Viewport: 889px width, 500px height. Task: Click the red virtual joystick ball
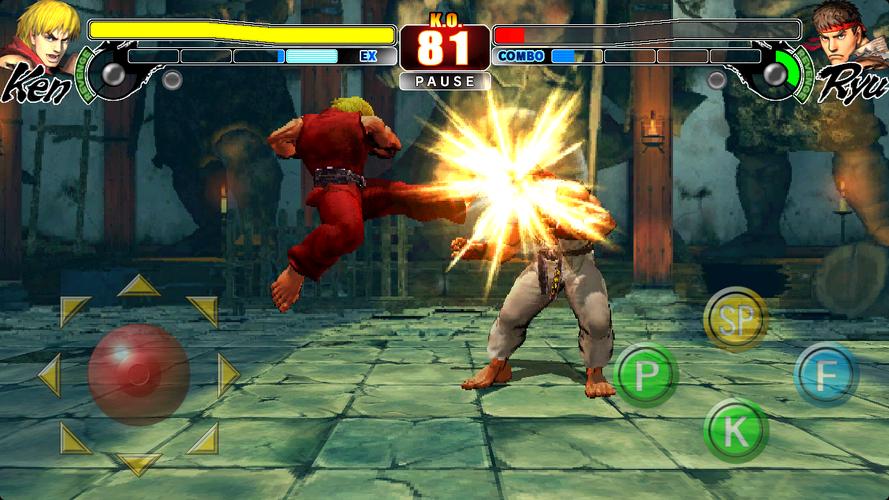[138, 374]
